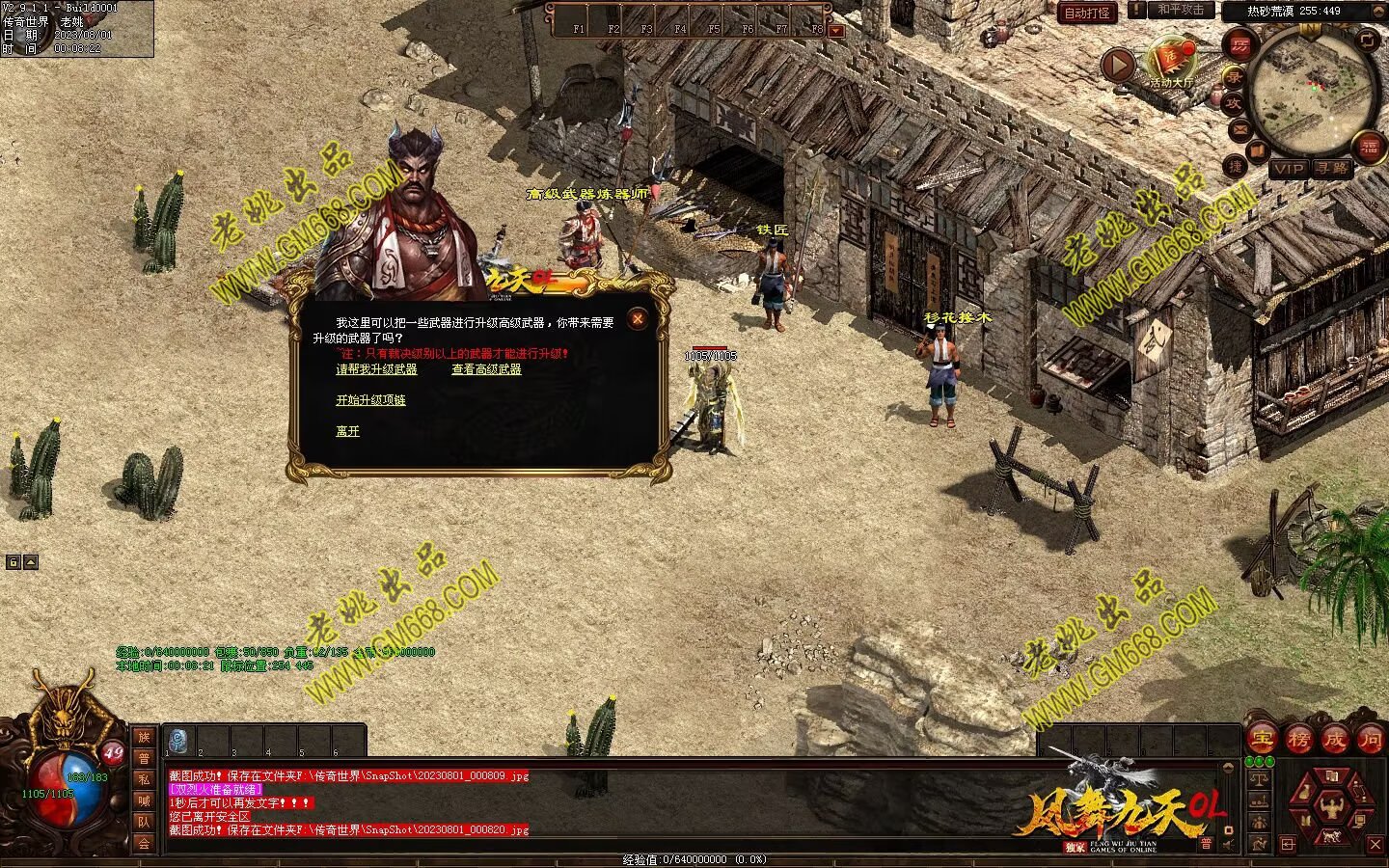Open the 福 welfare button
The height and width of the screenshot is (868, 1389).
pos(1370,148)
